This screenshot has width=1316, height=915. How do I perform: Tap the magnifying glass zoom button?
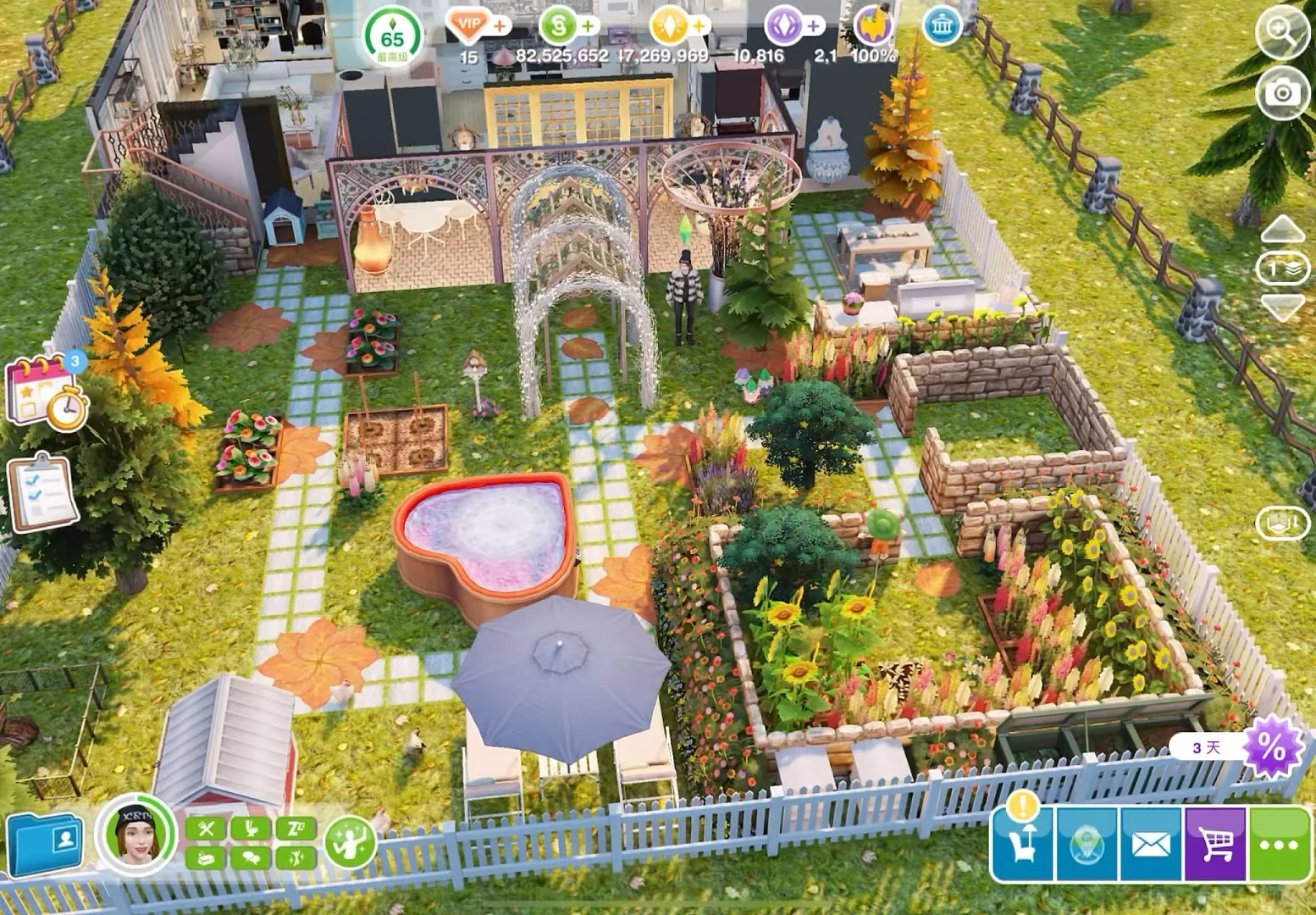[x=1281, y=31]
